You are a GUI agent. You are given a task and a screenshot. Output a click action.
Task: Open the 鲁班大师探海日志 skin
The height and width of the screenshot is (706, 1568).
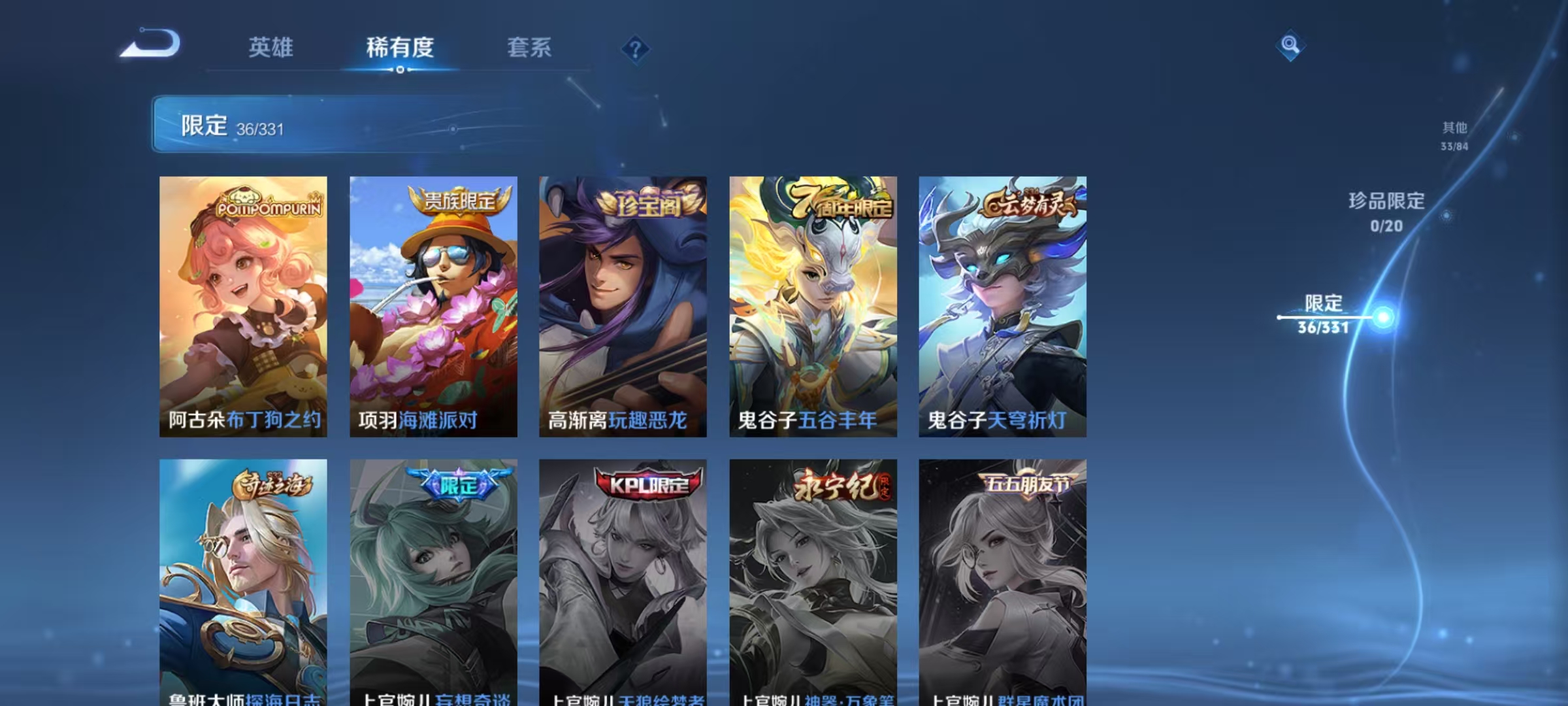point(243,588)
